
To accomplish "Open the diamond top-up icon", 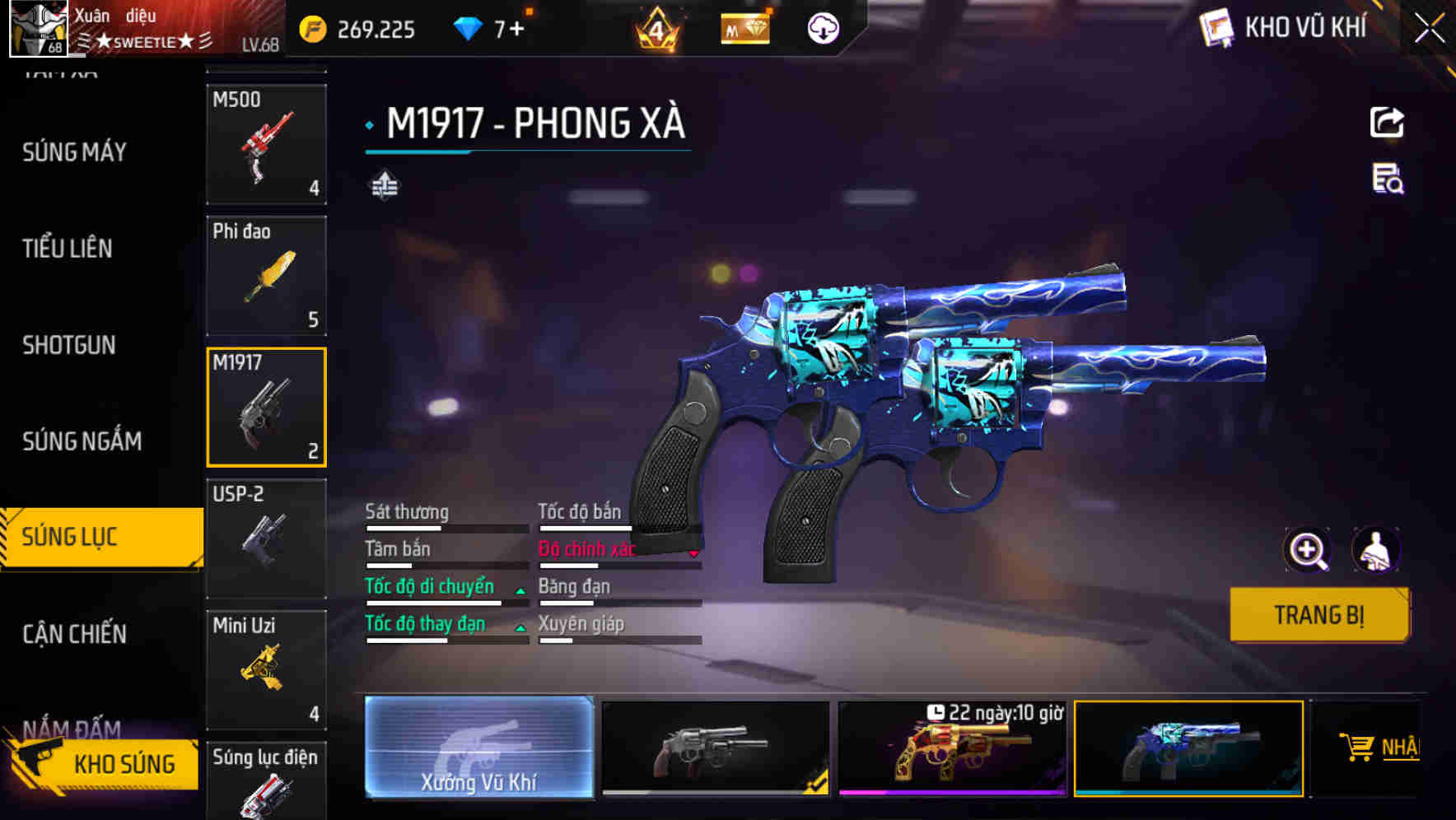I will [470, 27].
